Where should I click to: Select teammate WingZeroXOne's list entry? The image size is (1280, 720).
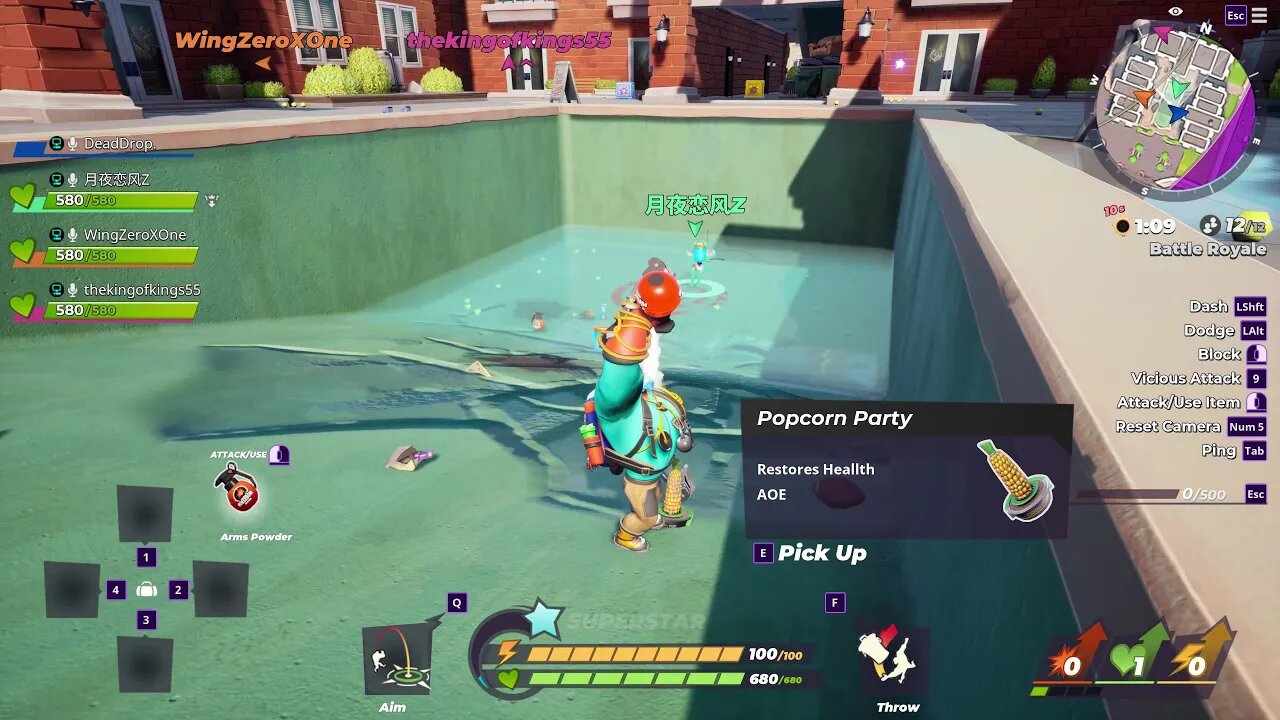[x=133, y=235]
